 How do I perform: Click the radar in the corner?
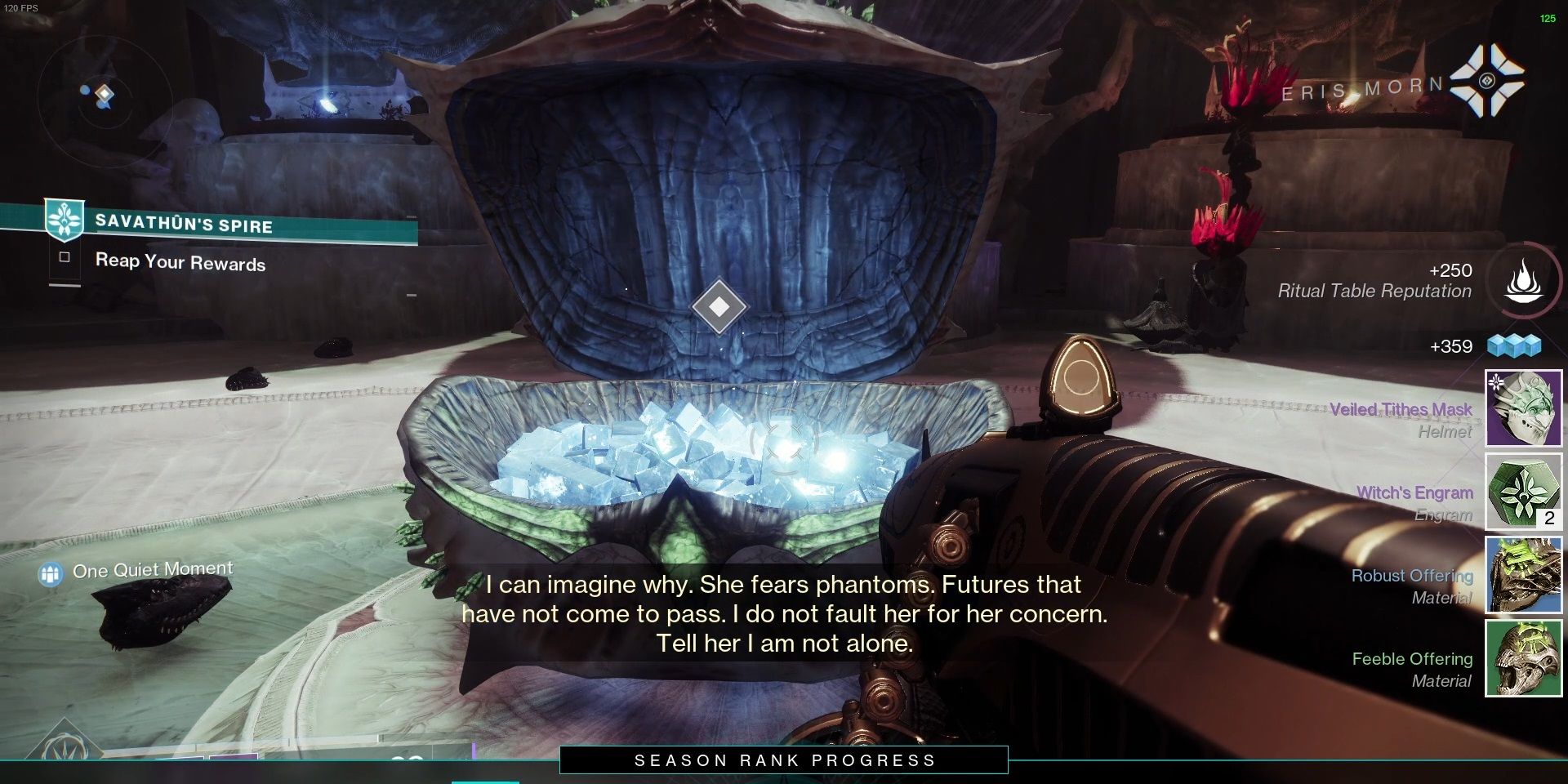(104, 96)
